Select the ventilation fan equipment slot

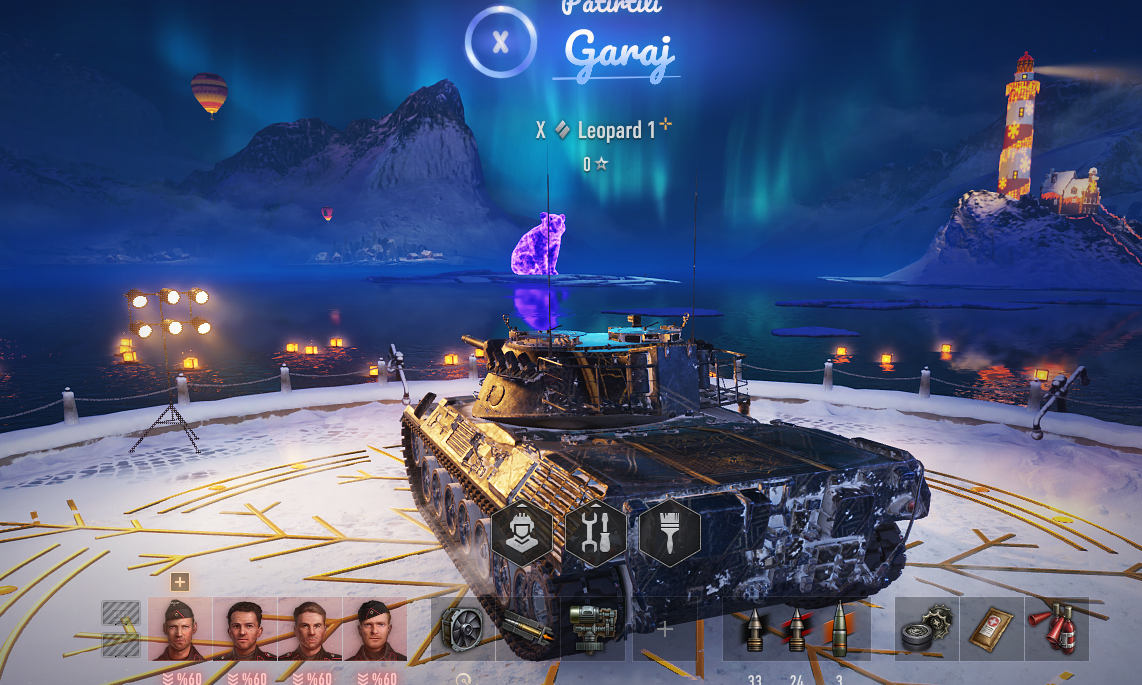(463, 630)
